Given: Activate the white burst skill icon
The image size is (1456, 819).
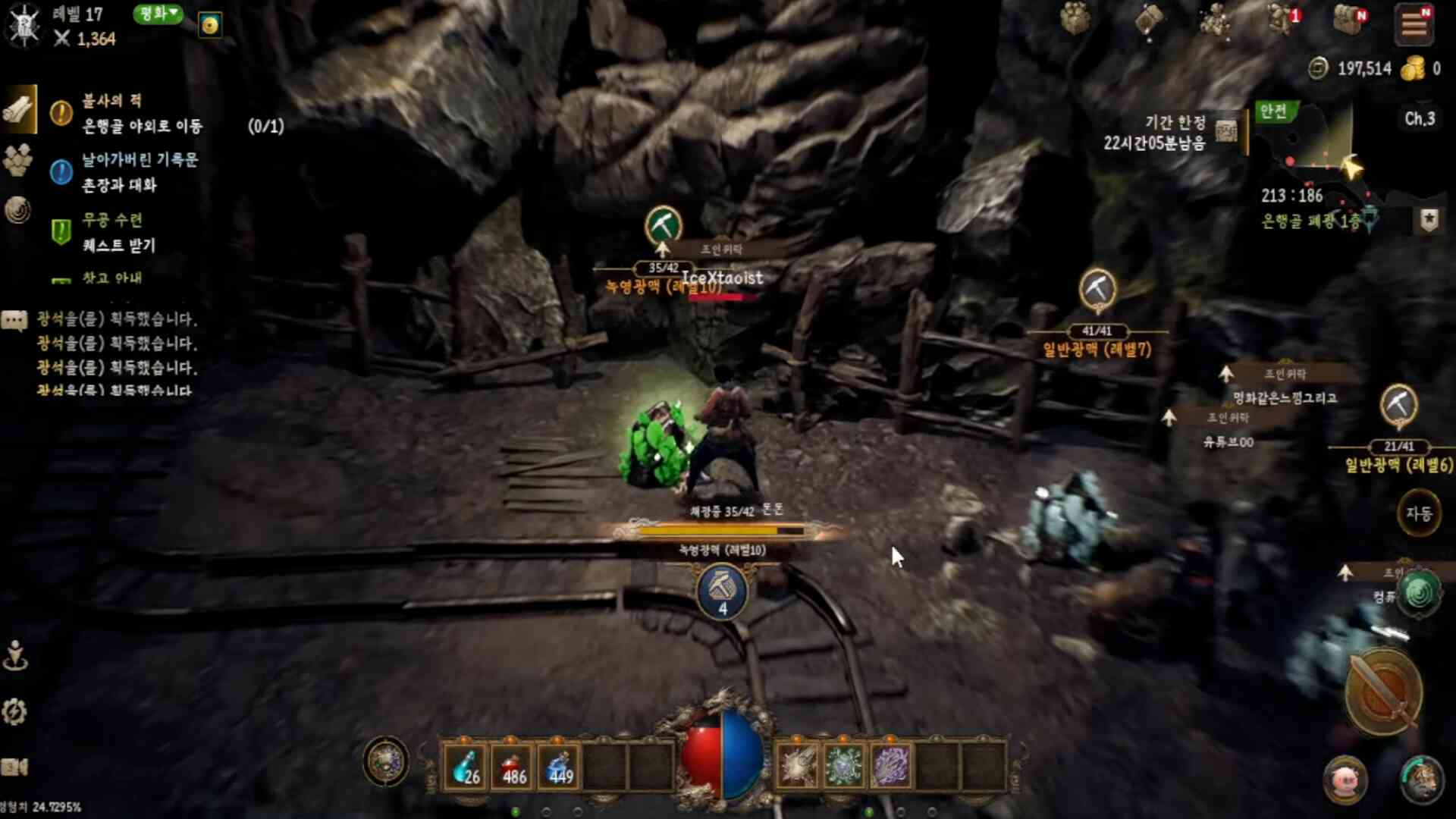Looking at the screenshot, I should 798,766.
